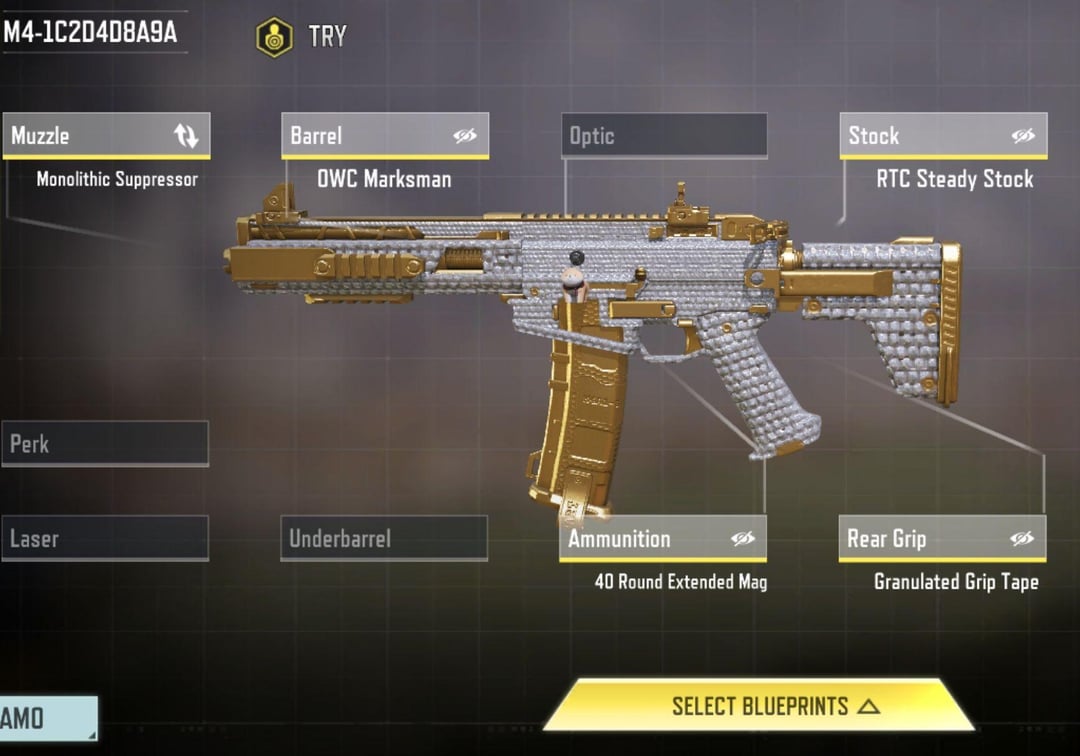Open the Stock attachment slot
This screenshot has height=756, width=1080.
[x=920, y=136]
